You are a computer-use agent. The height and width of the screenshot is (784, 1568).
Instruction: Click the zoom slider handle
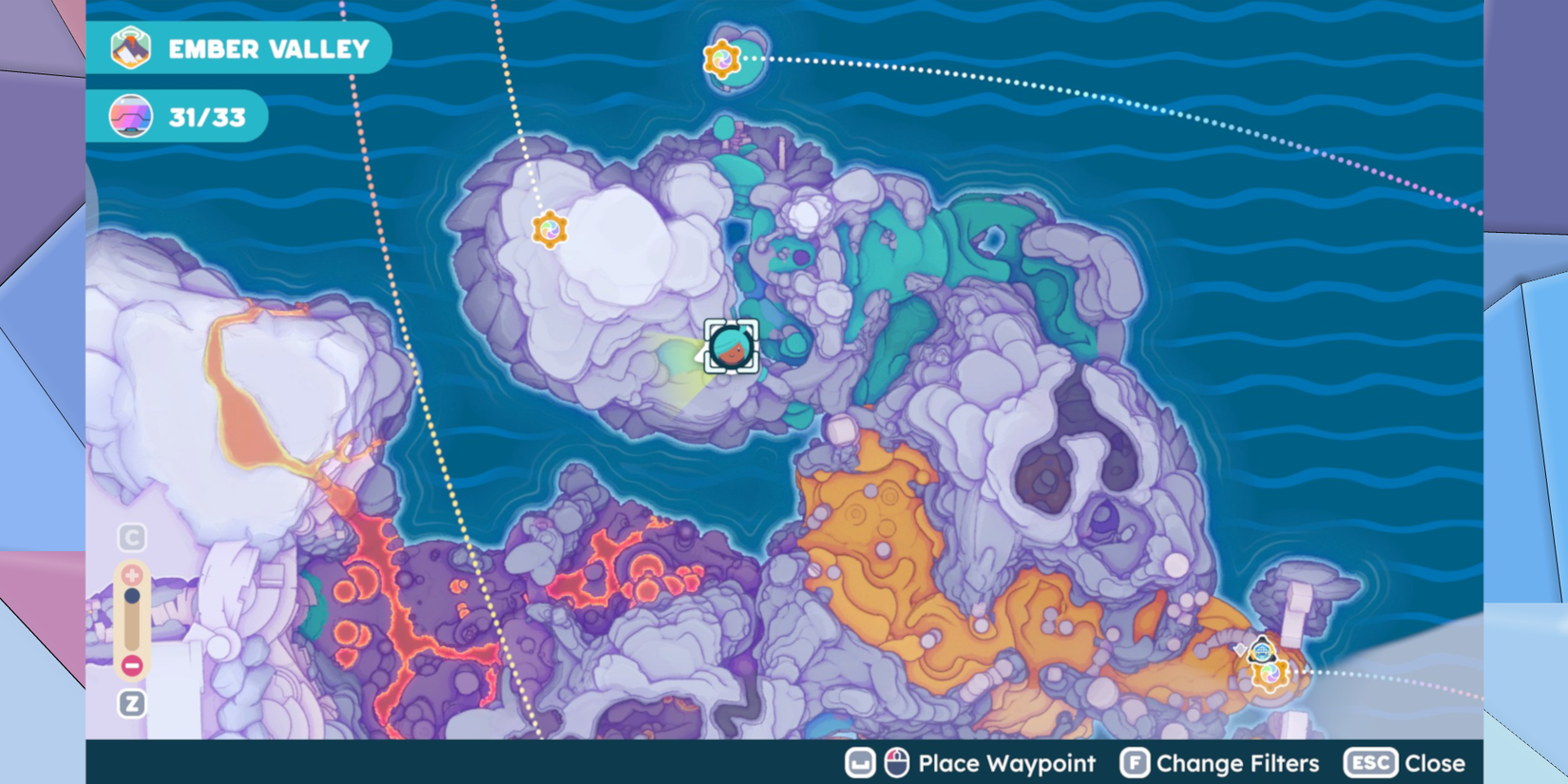[132, 595]
